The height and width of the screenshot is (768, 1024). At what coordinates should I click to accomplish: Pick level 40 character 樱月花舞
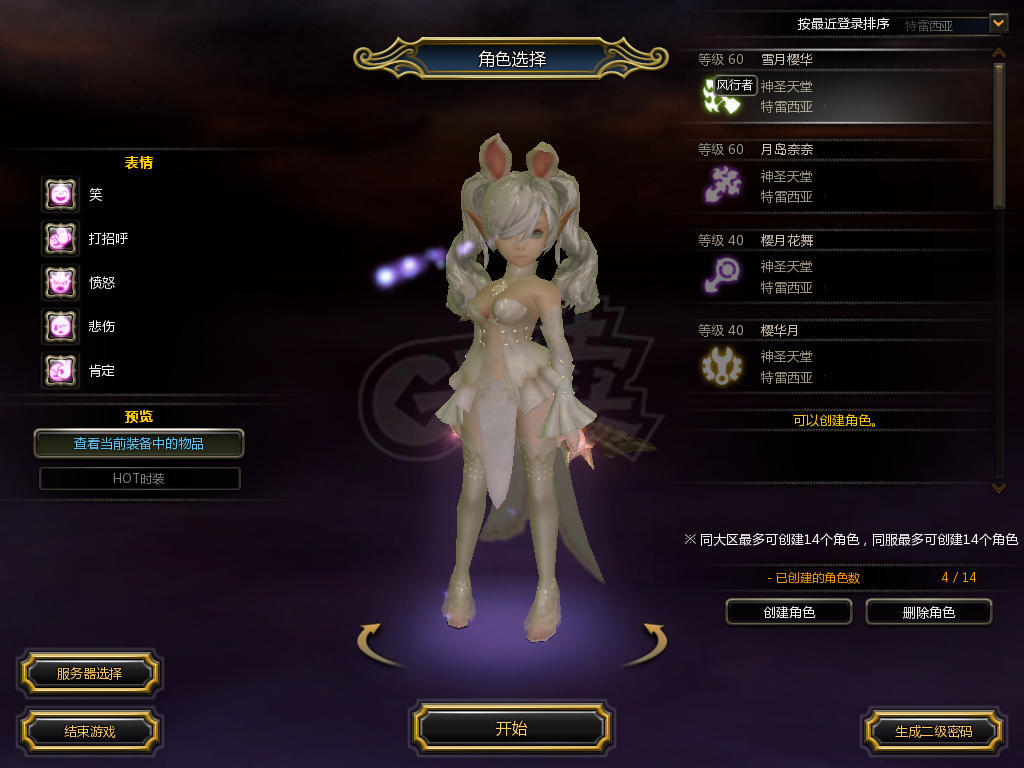840,267
